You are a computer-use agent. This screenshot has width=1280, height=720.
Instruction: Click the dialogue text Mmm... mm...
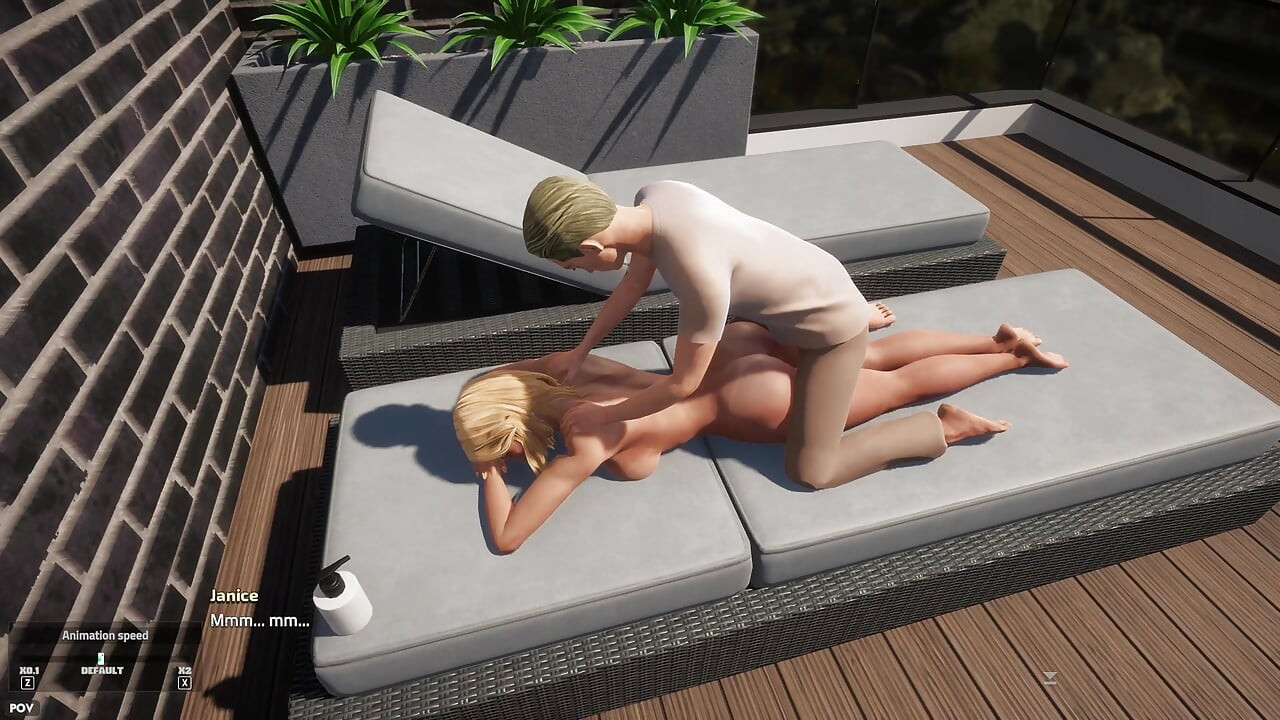tap(259, 622)
